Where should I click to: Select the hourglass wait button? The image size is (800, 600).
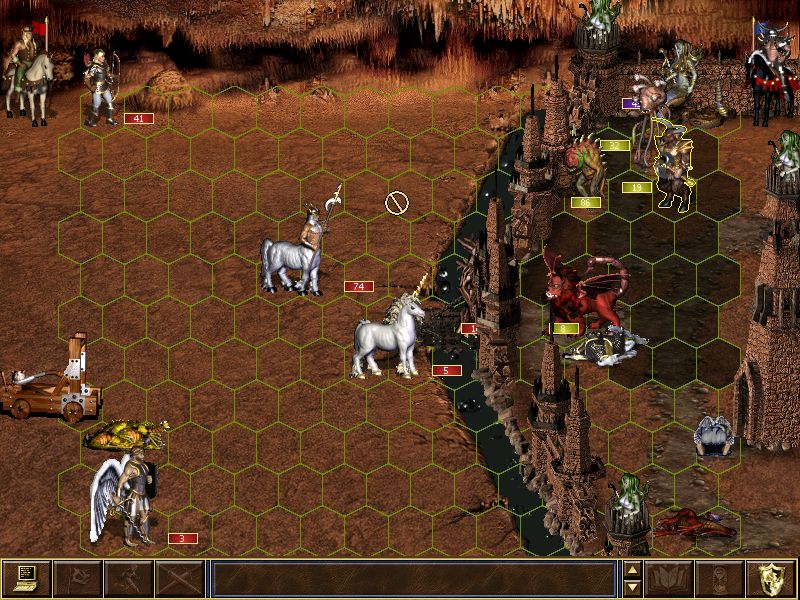tap(720, 579)
